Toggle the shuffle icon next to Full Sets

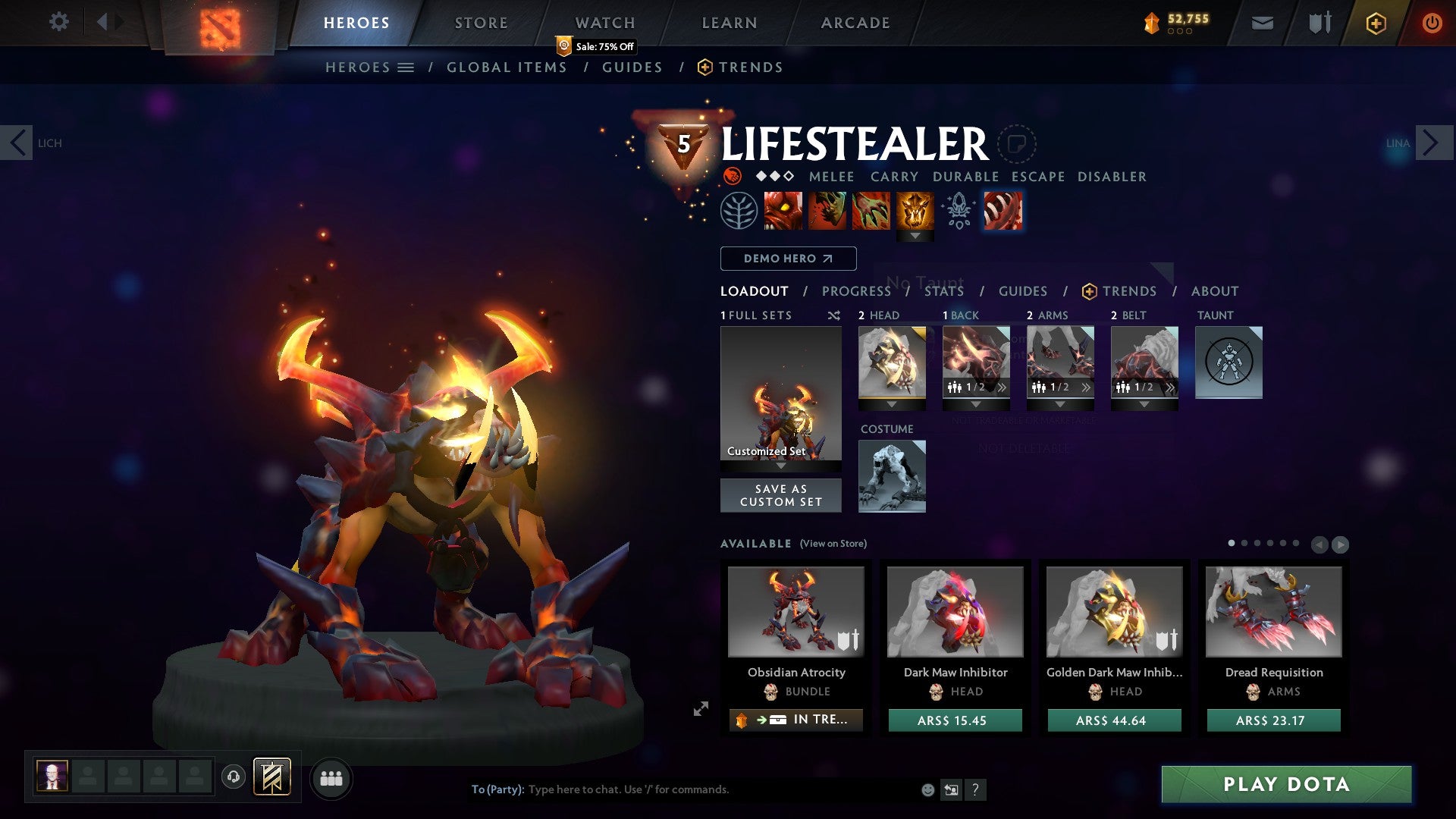point(834,315)
